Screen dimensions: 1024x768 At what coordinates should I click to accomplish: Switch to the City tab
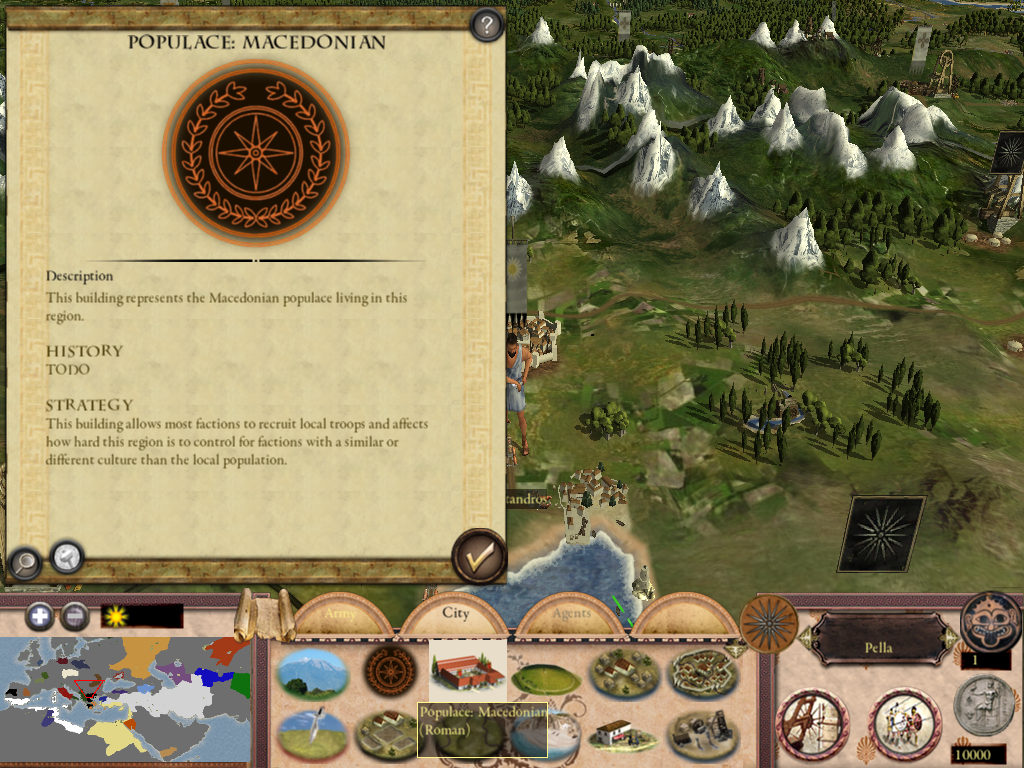tap(456, 614)
